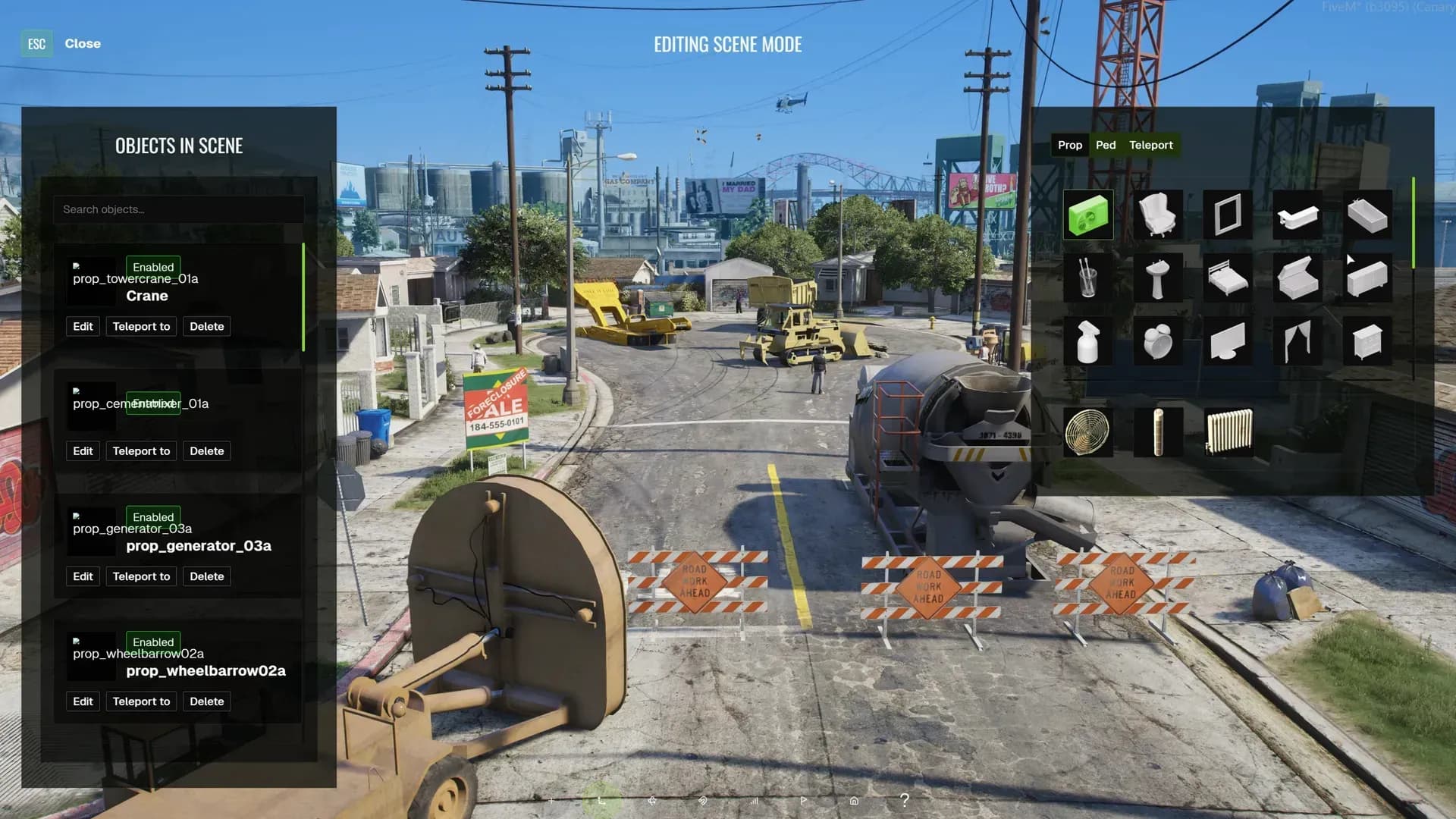Edit the prop_wheelbarrow02a object

tap(83, 701)
